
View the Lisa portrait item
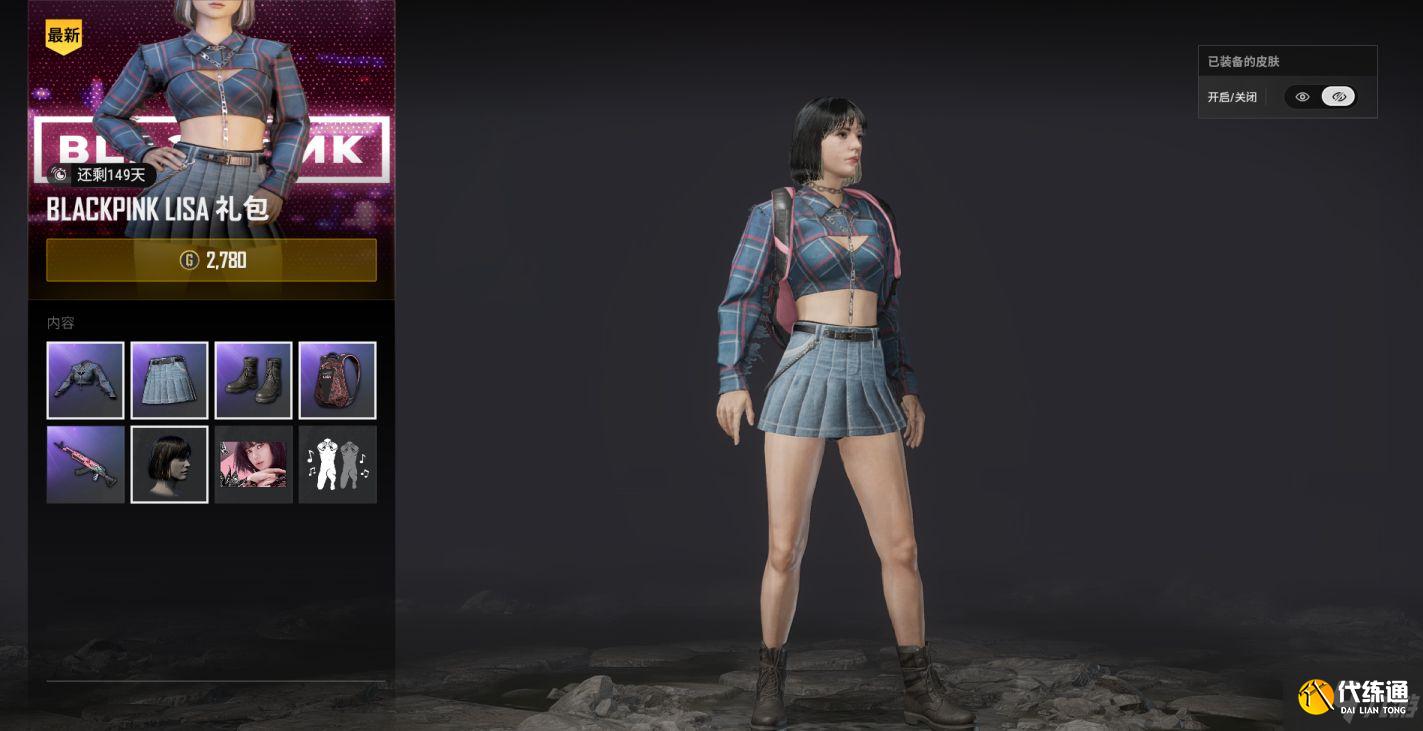point(253,464)
